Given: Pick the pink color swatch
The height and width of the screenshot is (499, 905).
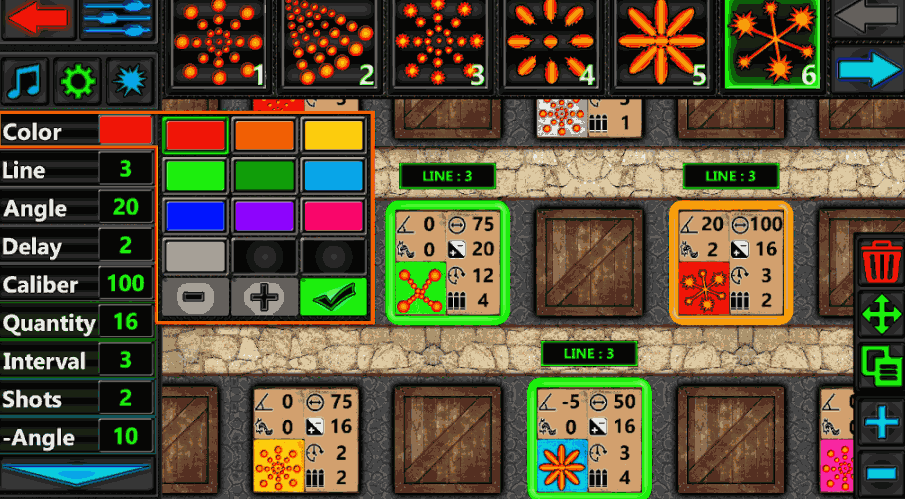Looking at the screenshot, I should (333, 214).
